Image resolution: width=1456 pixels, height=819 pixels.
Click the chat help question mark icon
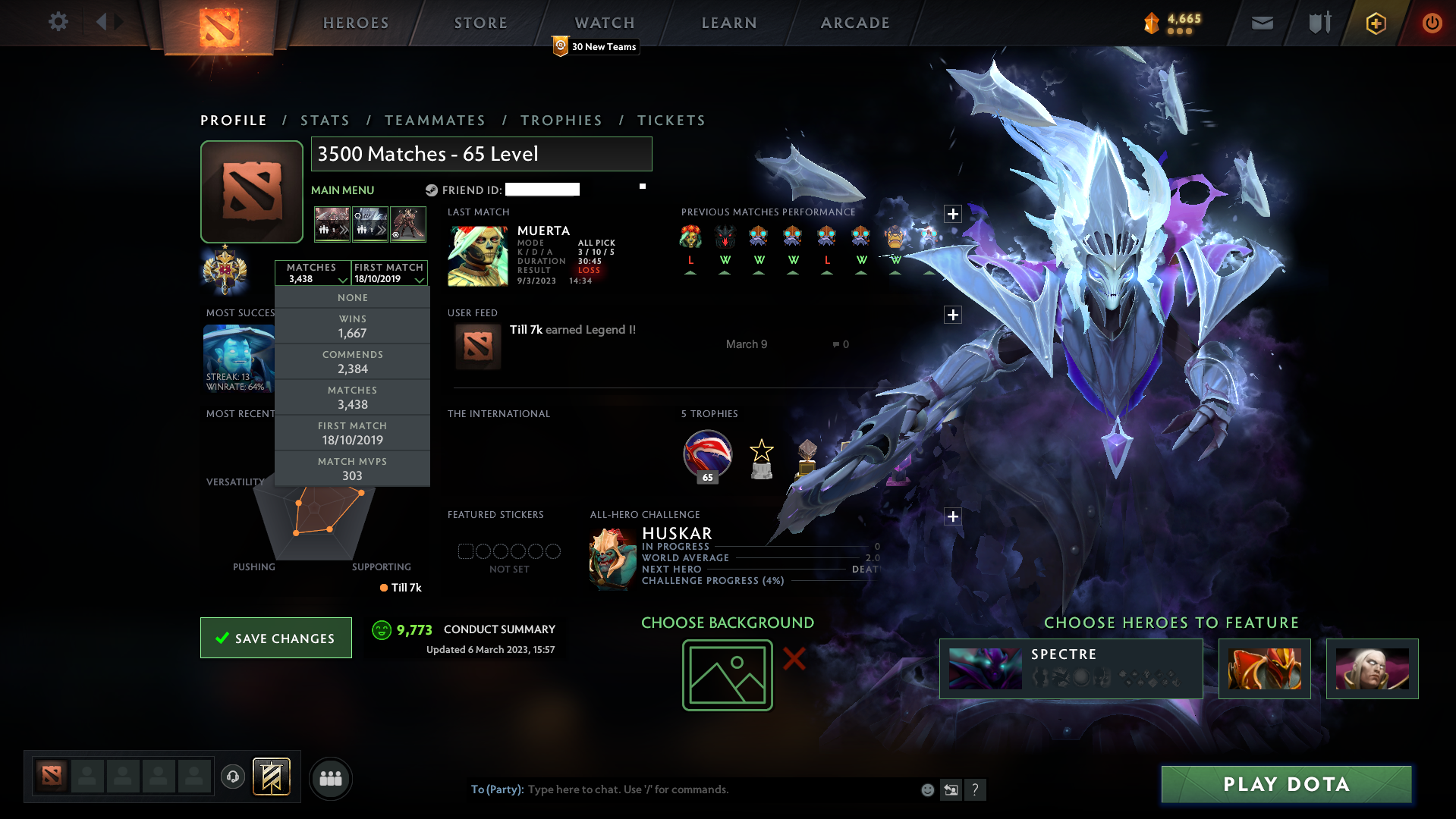[976, 789]
